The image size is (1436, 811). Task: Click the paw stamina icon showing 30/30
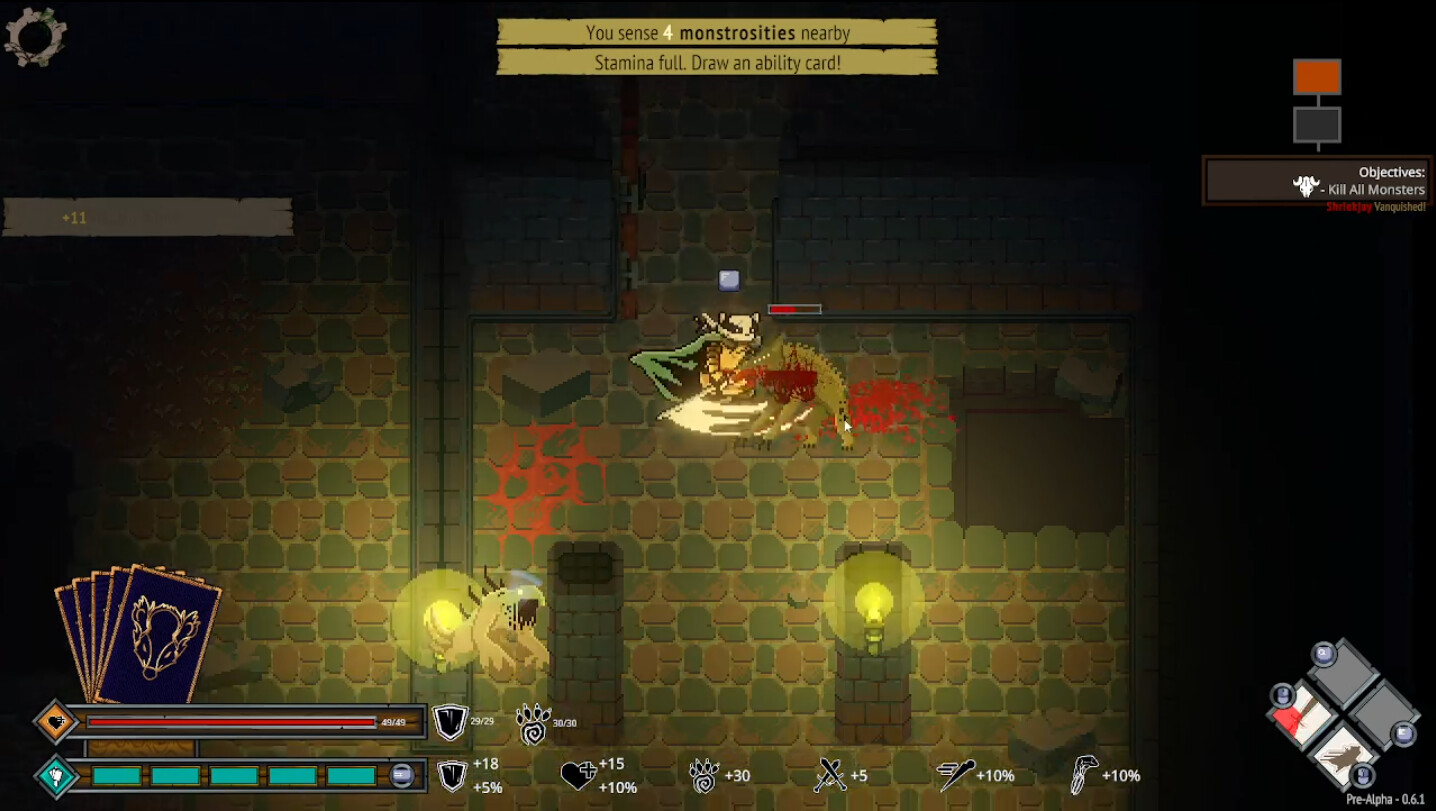[x=536, y=724]
